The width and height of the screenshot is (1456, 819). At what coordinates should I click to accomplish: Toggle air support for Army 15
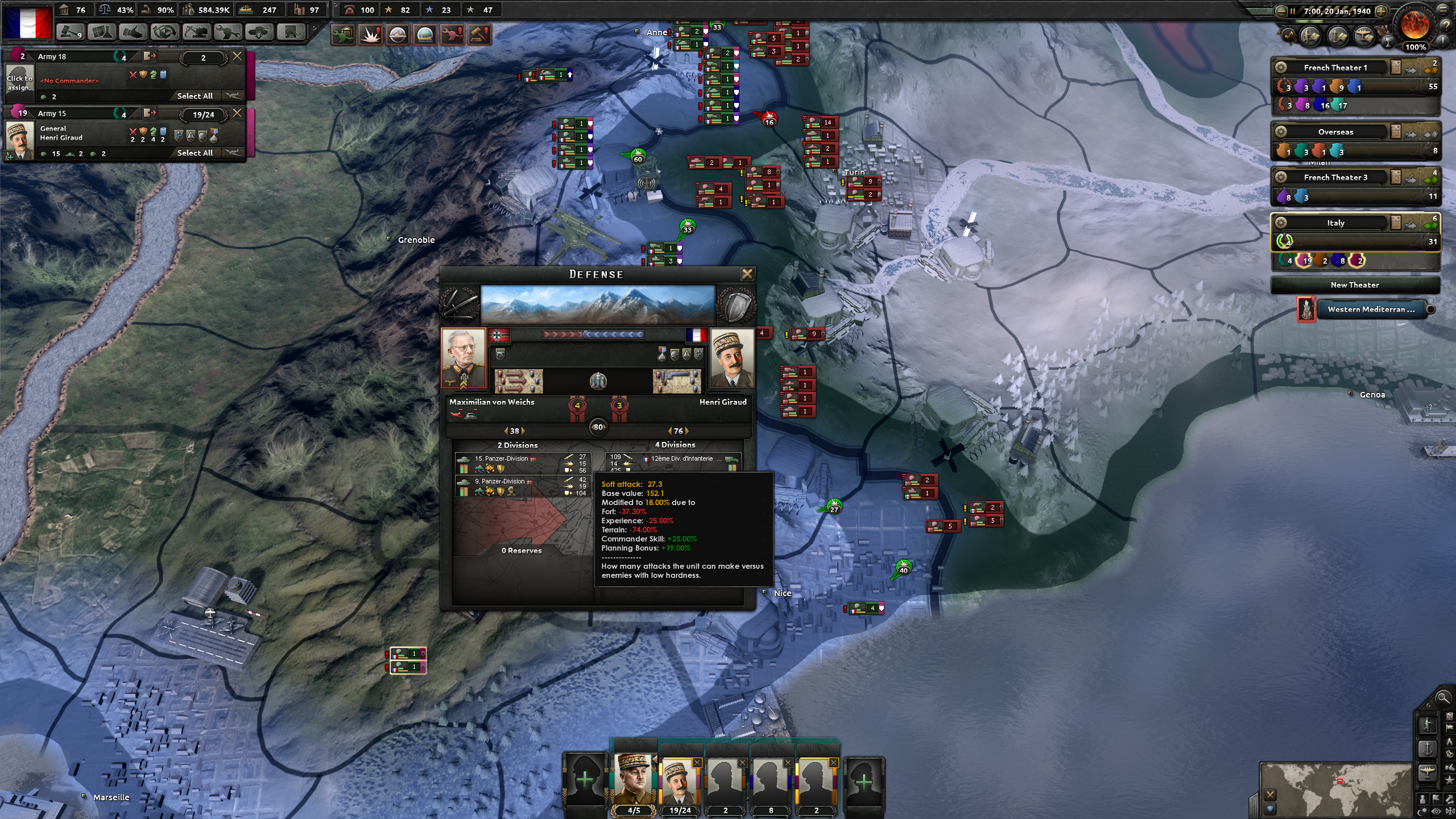233,152
